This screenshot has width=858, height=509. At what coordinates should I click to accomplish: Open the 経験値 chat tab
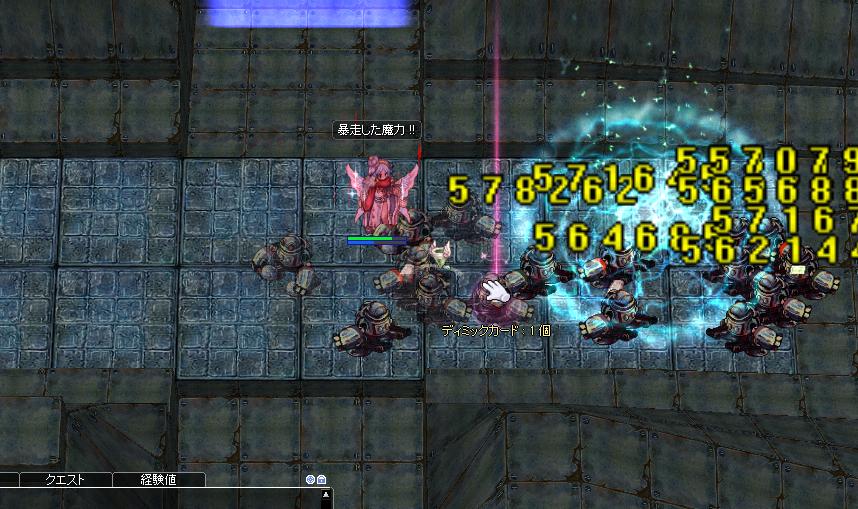click(x=158, y=480)
